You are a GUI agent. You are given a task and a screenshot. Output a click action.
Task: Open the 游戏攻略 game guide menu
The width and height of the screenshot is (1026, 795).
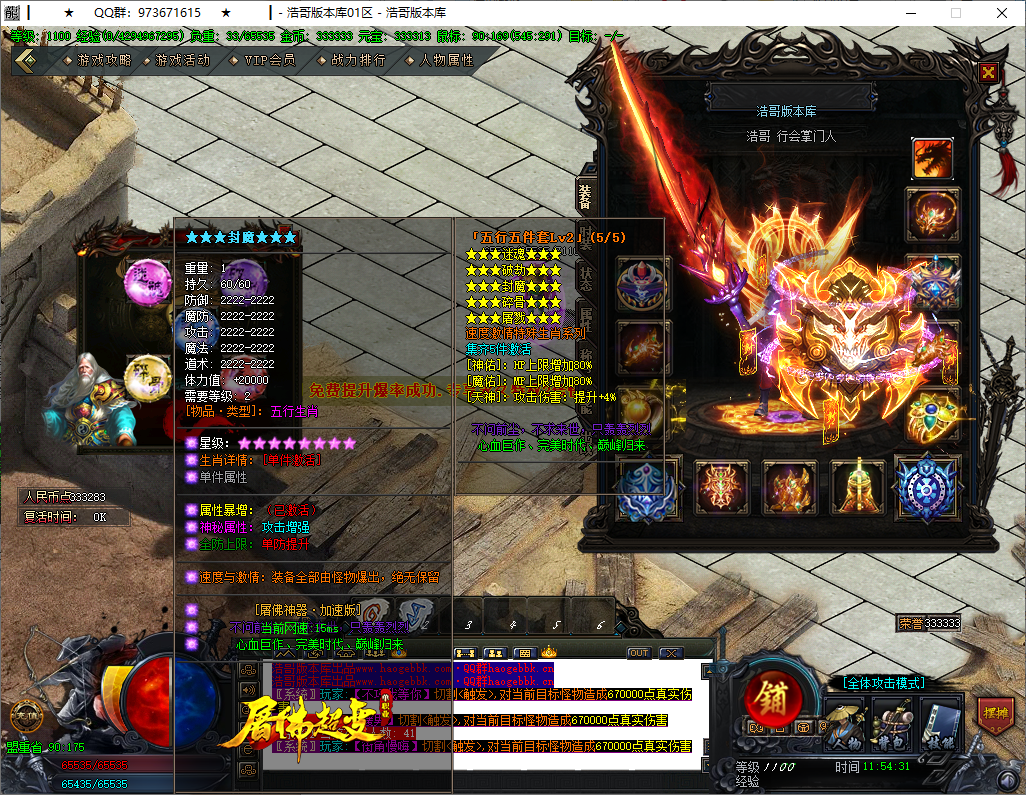coord(103,60)
